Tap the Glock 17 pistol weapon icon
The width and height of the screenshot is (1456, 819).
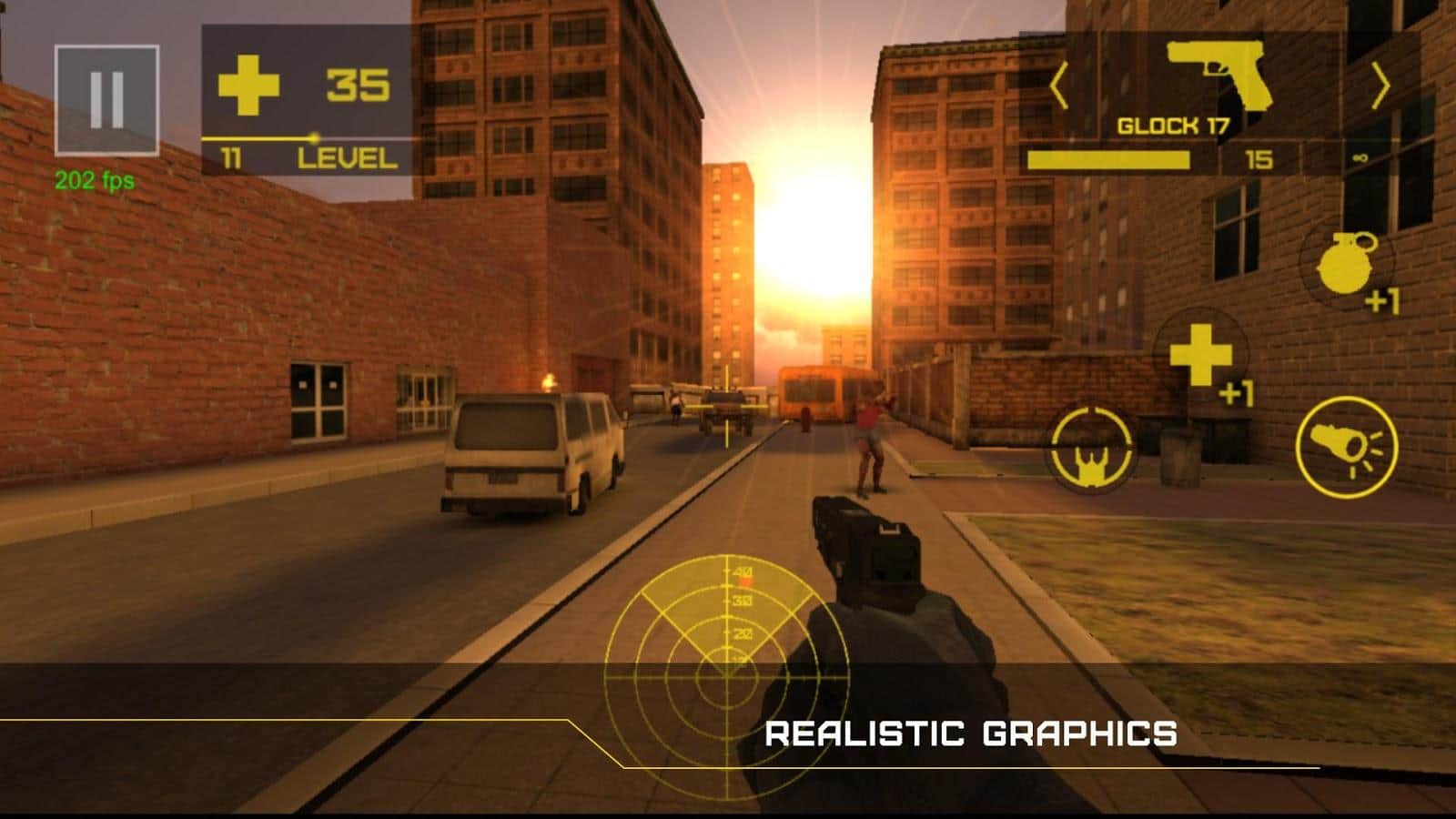1218,75
